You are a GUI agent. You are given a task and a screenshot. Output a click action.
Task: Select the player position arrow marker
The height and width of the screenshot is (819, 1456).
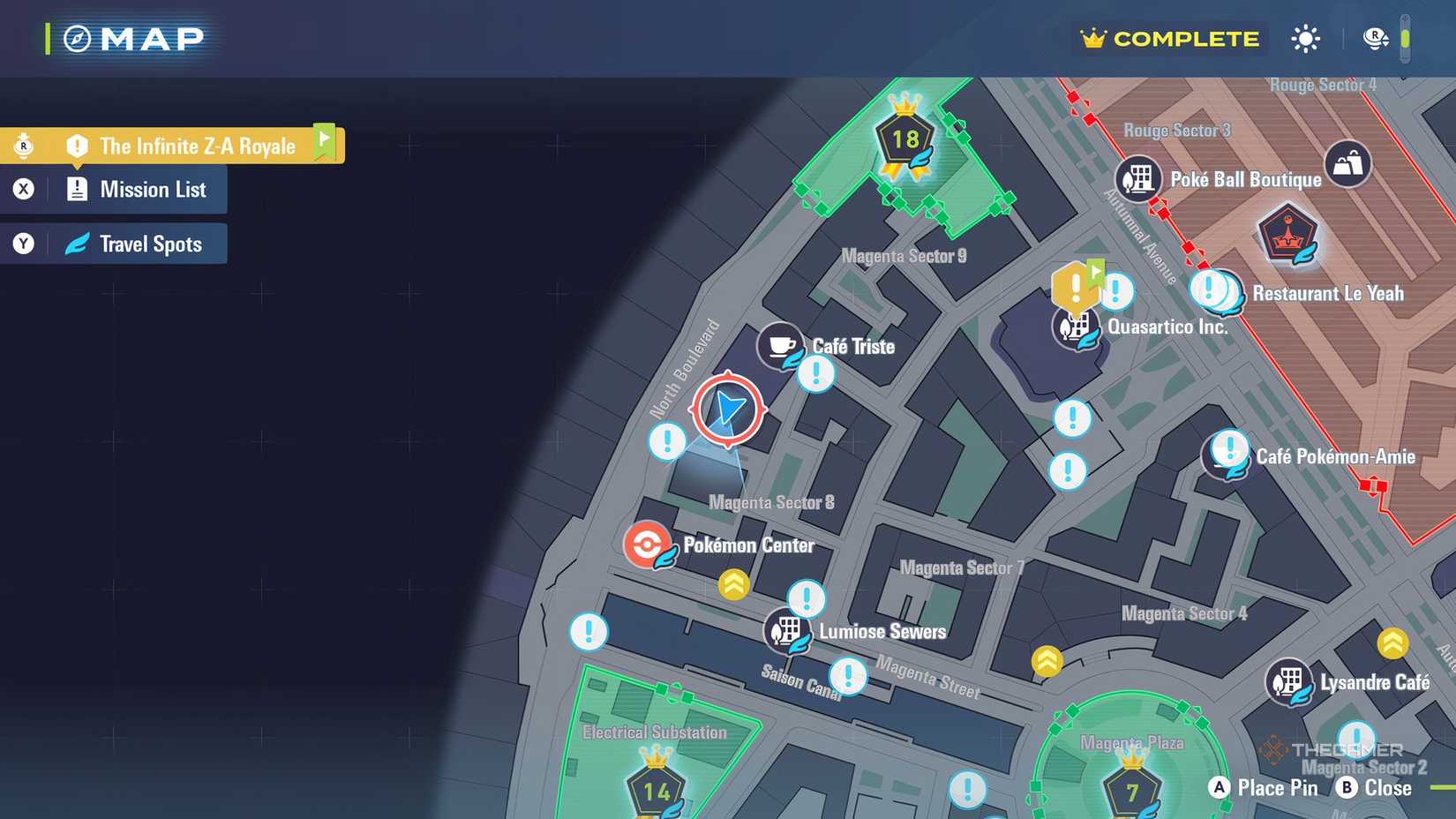725,409
